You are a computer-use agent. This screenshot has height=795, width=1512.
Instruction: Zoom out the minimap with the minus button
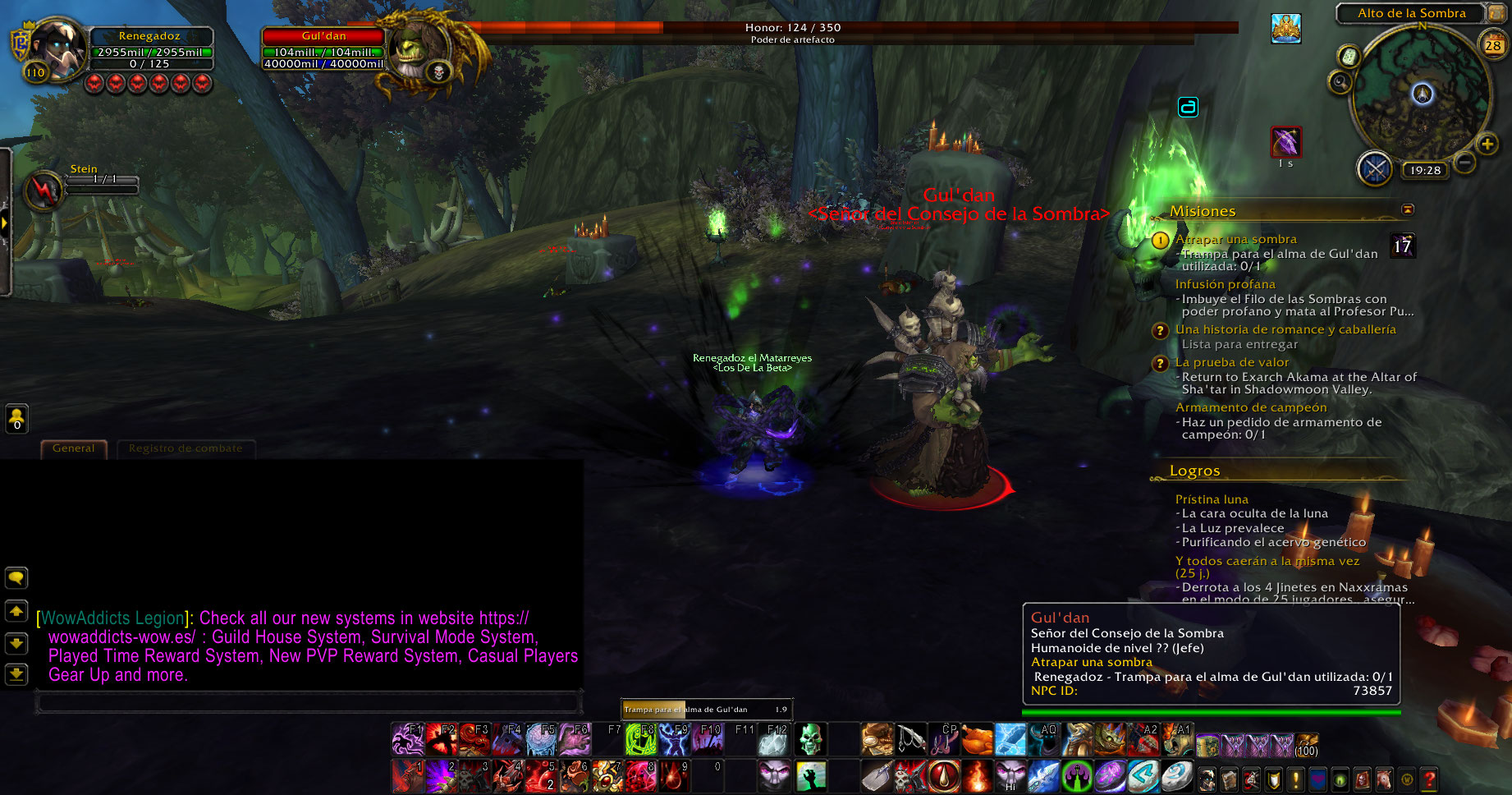pos(1464,163)
